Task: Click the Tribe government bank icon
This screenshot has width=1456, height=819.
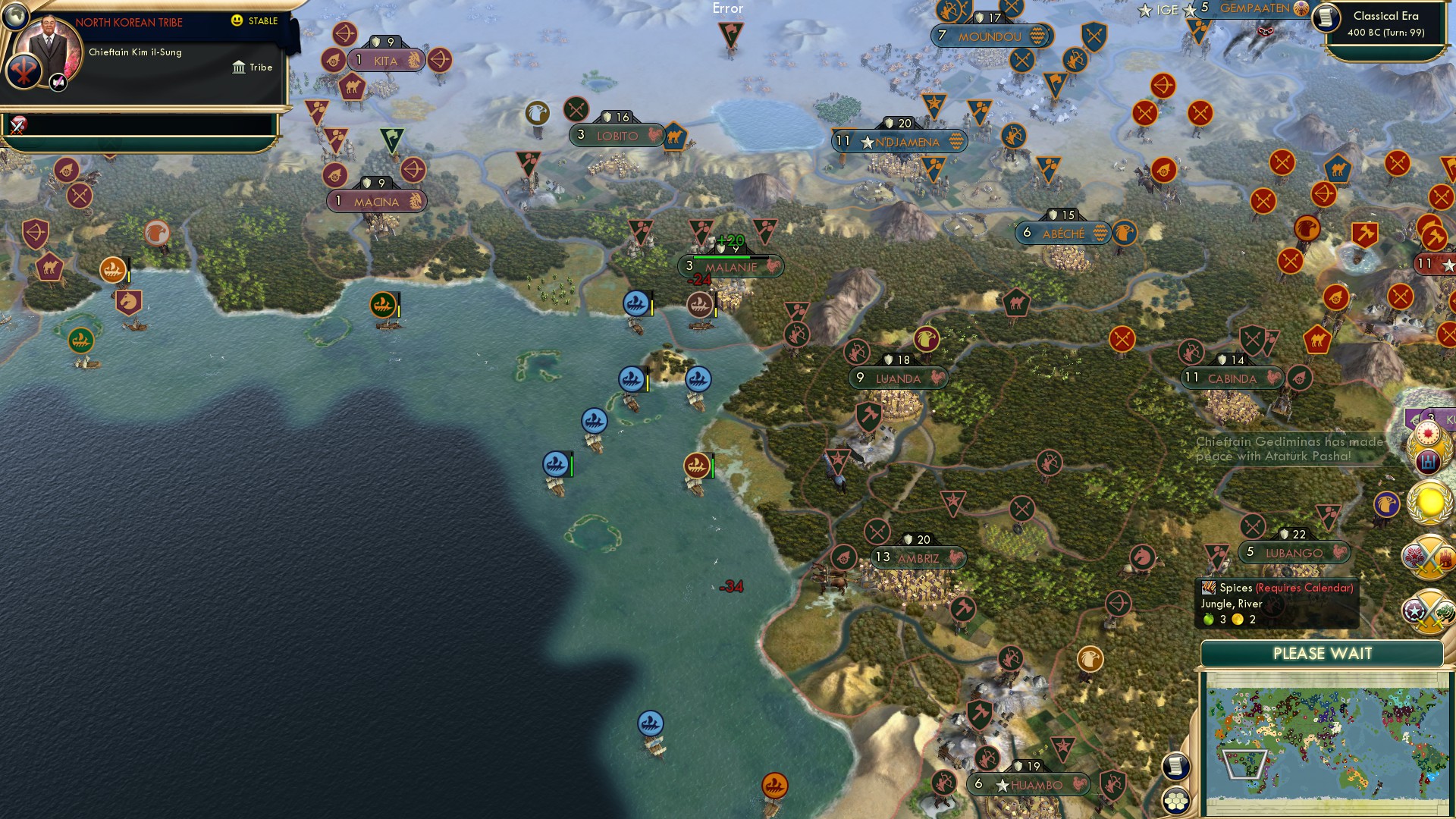Action: pos(239,67)
